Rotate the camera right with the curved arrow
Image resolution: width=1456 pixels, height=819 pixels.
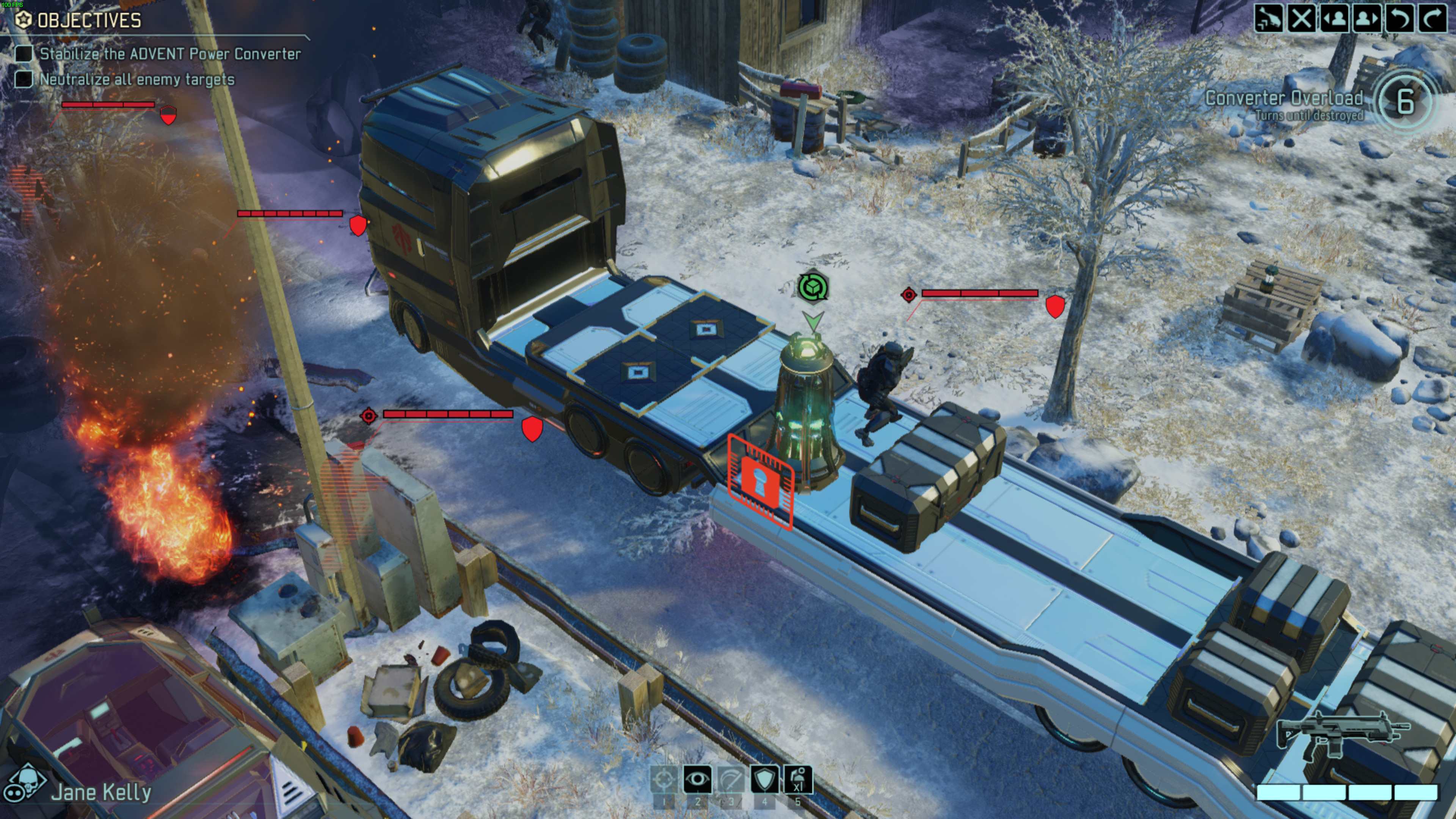point(1432,19)
